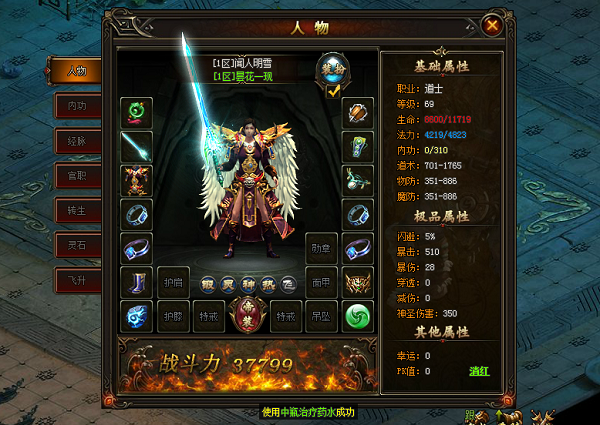This screenshot has width=600, height=425.
Task: Select the 官职 tab
Action: click(x=76, y=174)
